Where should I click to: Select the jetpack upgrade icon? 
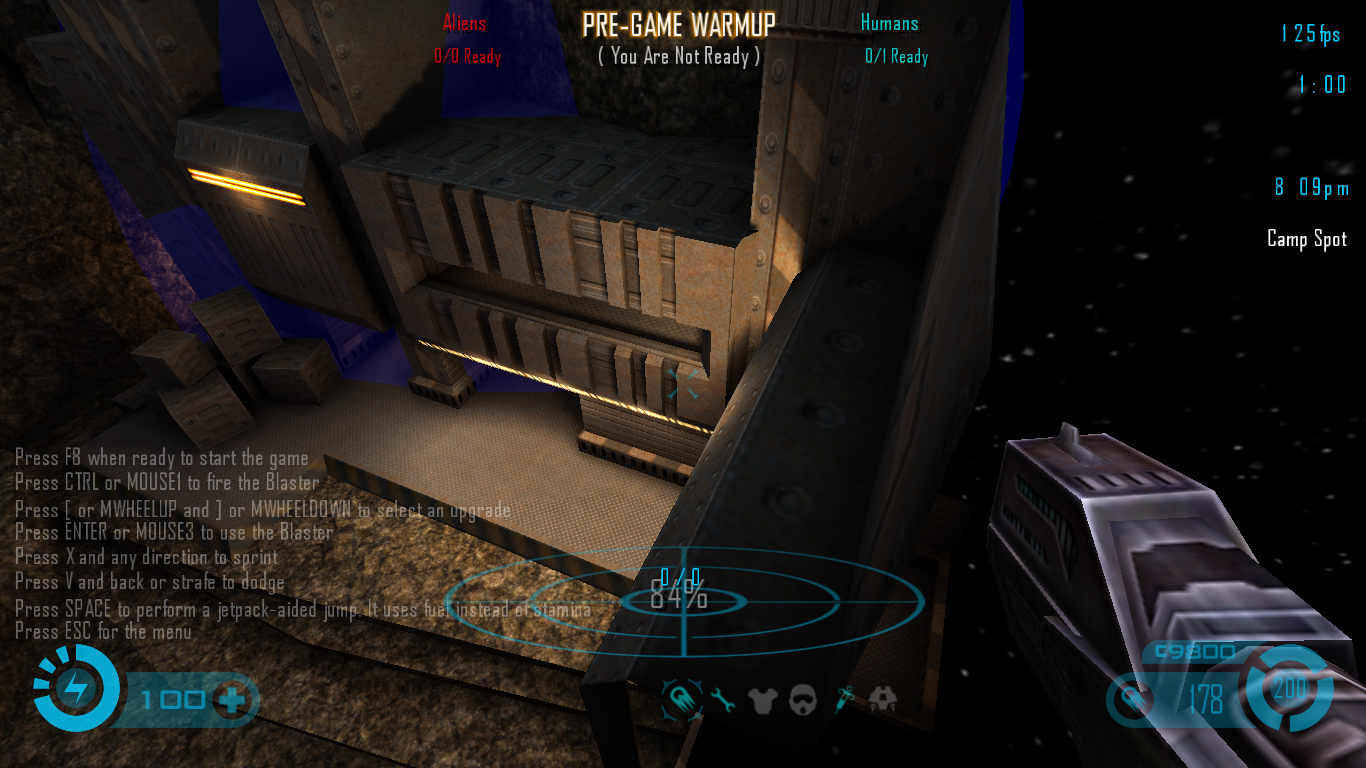click(883, 699)
